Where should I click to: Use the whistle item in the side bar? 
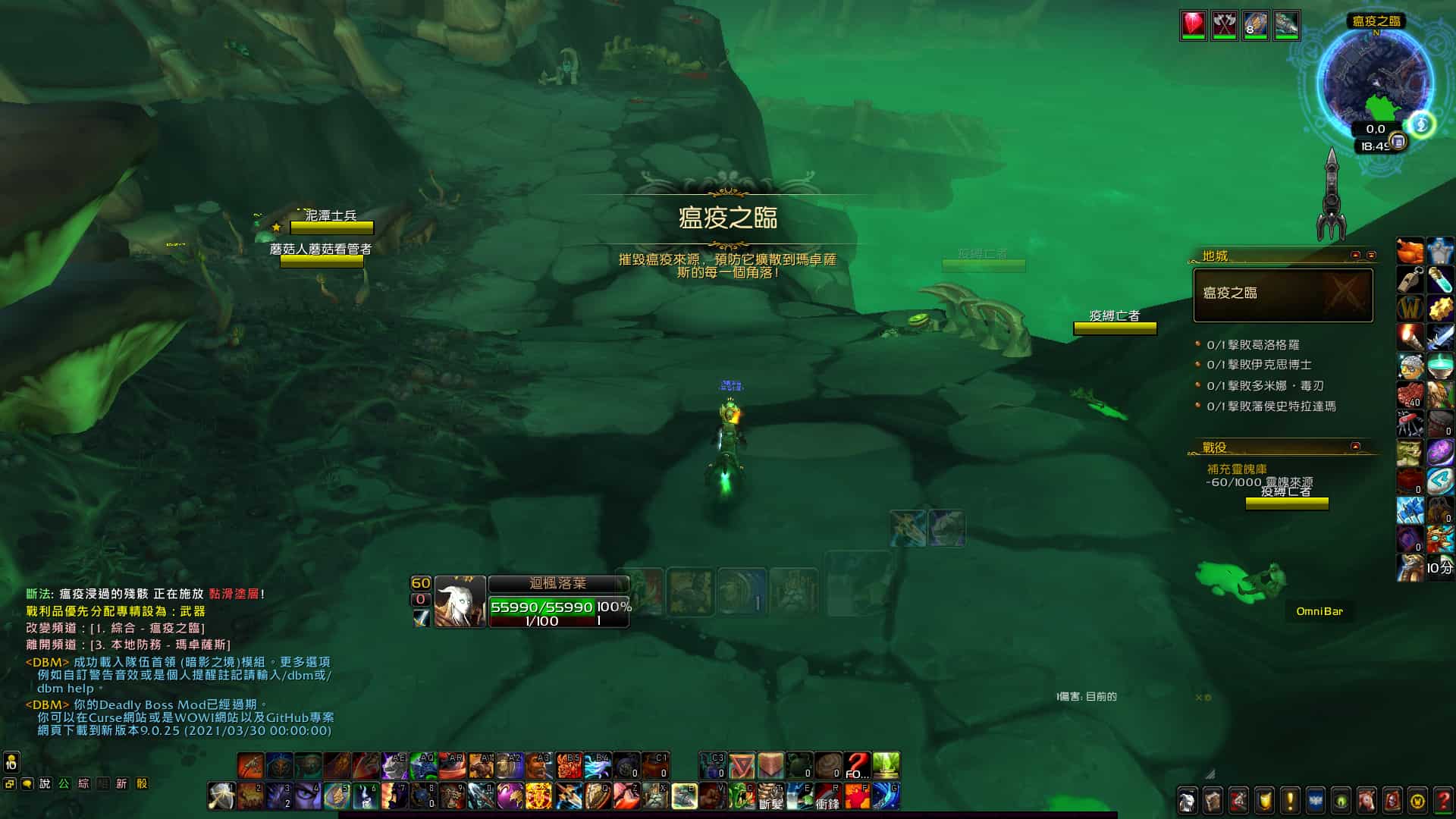[1410, 279]
